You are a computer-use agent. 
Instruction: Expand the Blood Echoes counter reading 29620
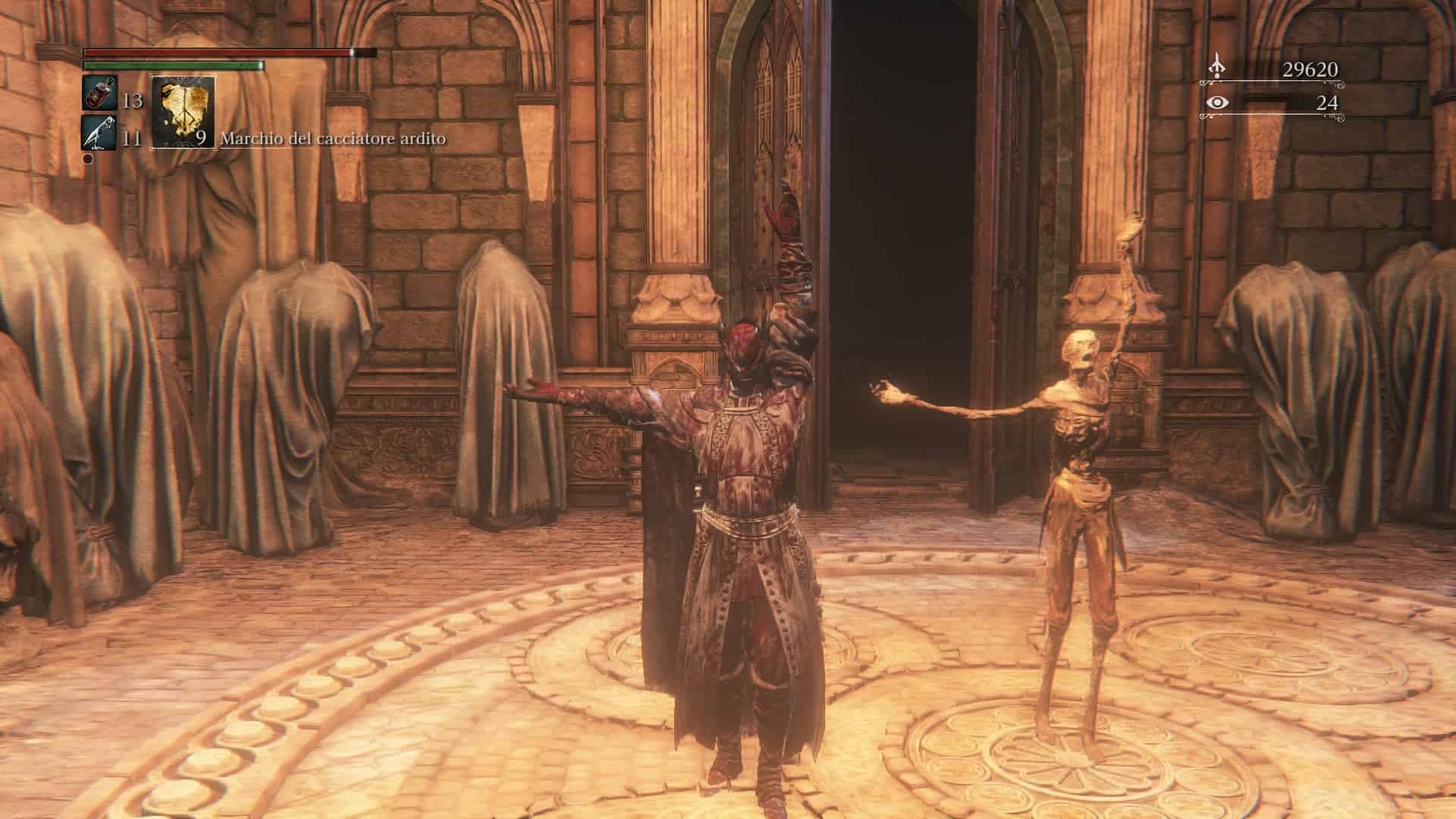tap(1310, 67)
